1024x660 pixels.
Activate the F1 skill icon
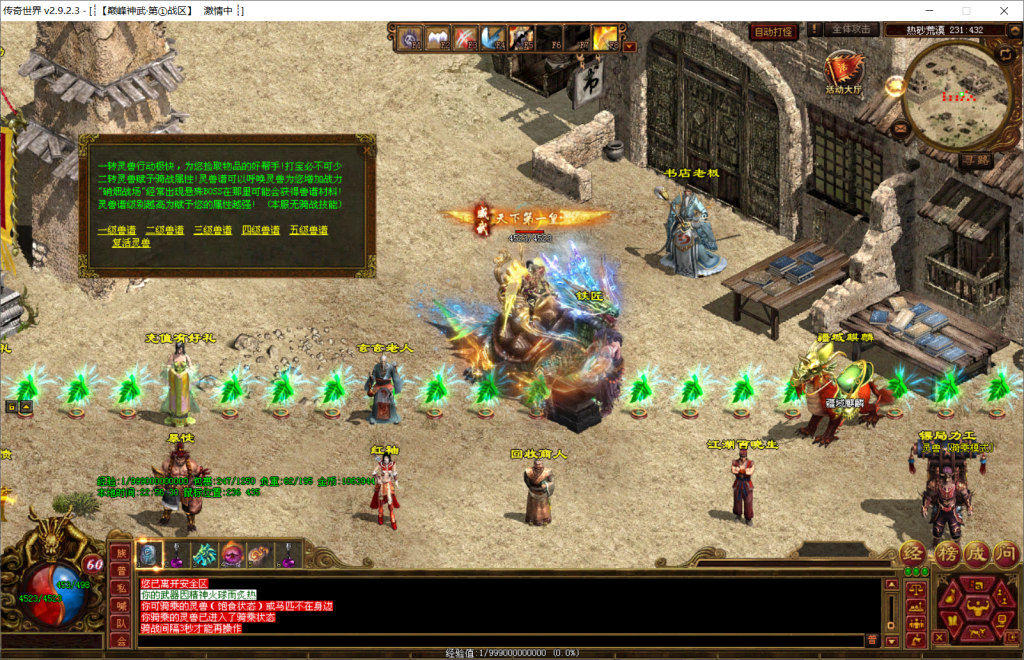pos(411,39)
